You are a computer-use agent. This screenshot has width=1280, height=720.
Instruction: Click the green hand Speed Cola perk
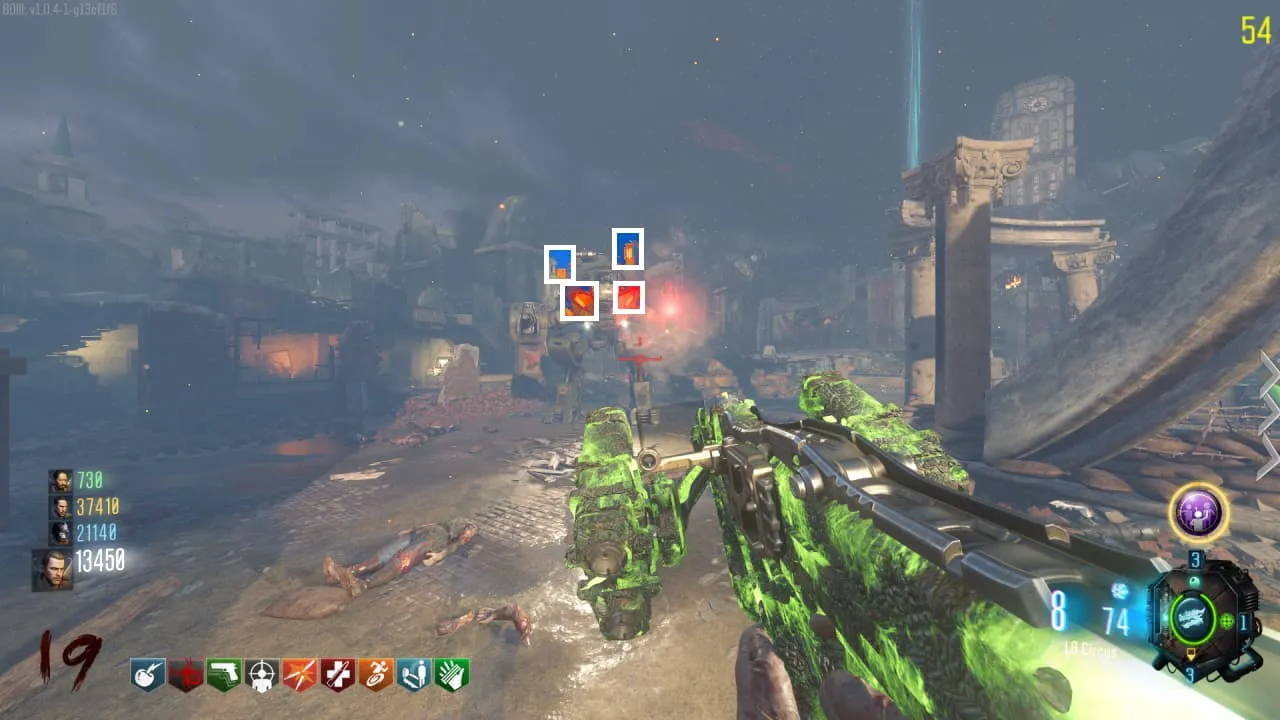(x=451, y=675)
